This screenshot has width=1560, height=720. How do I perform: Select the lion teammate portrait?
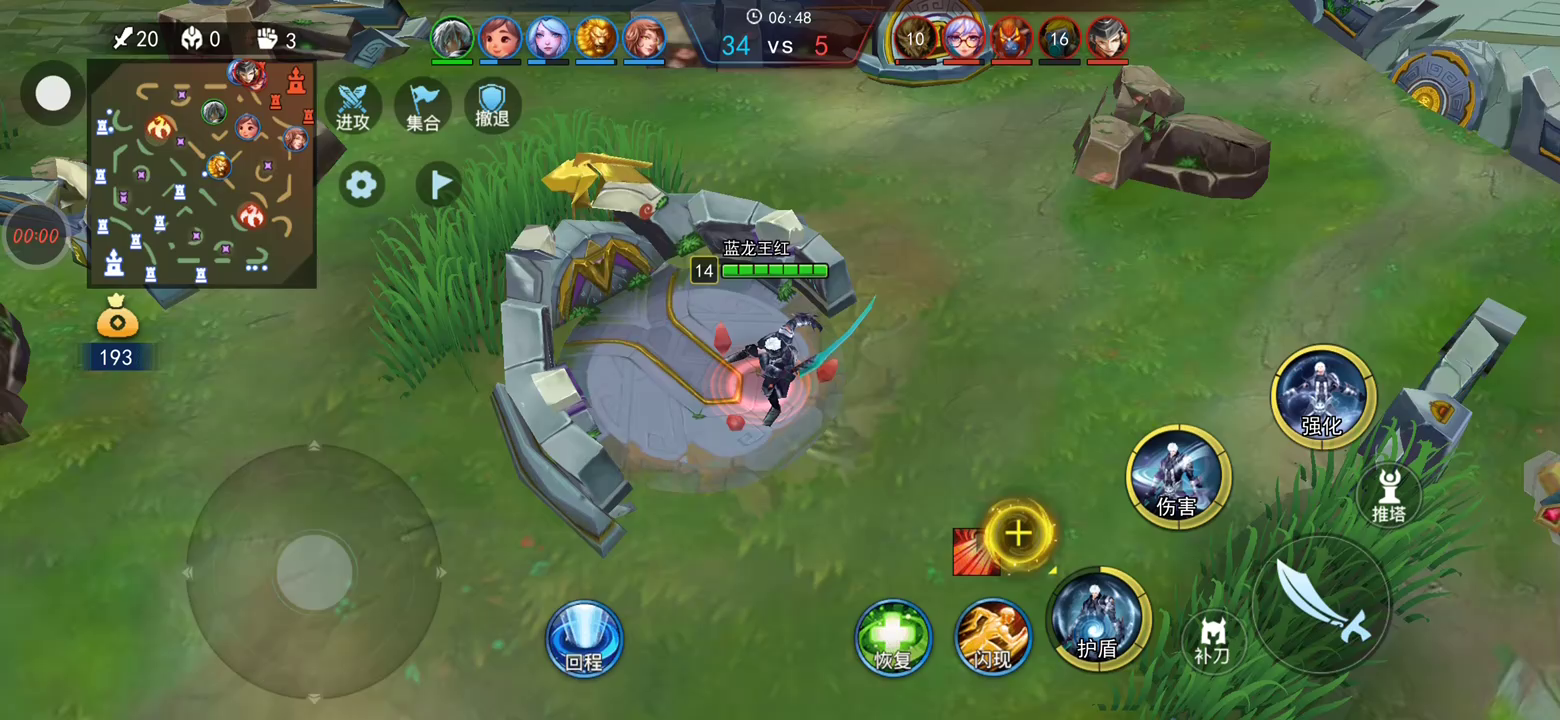(596, 38)
